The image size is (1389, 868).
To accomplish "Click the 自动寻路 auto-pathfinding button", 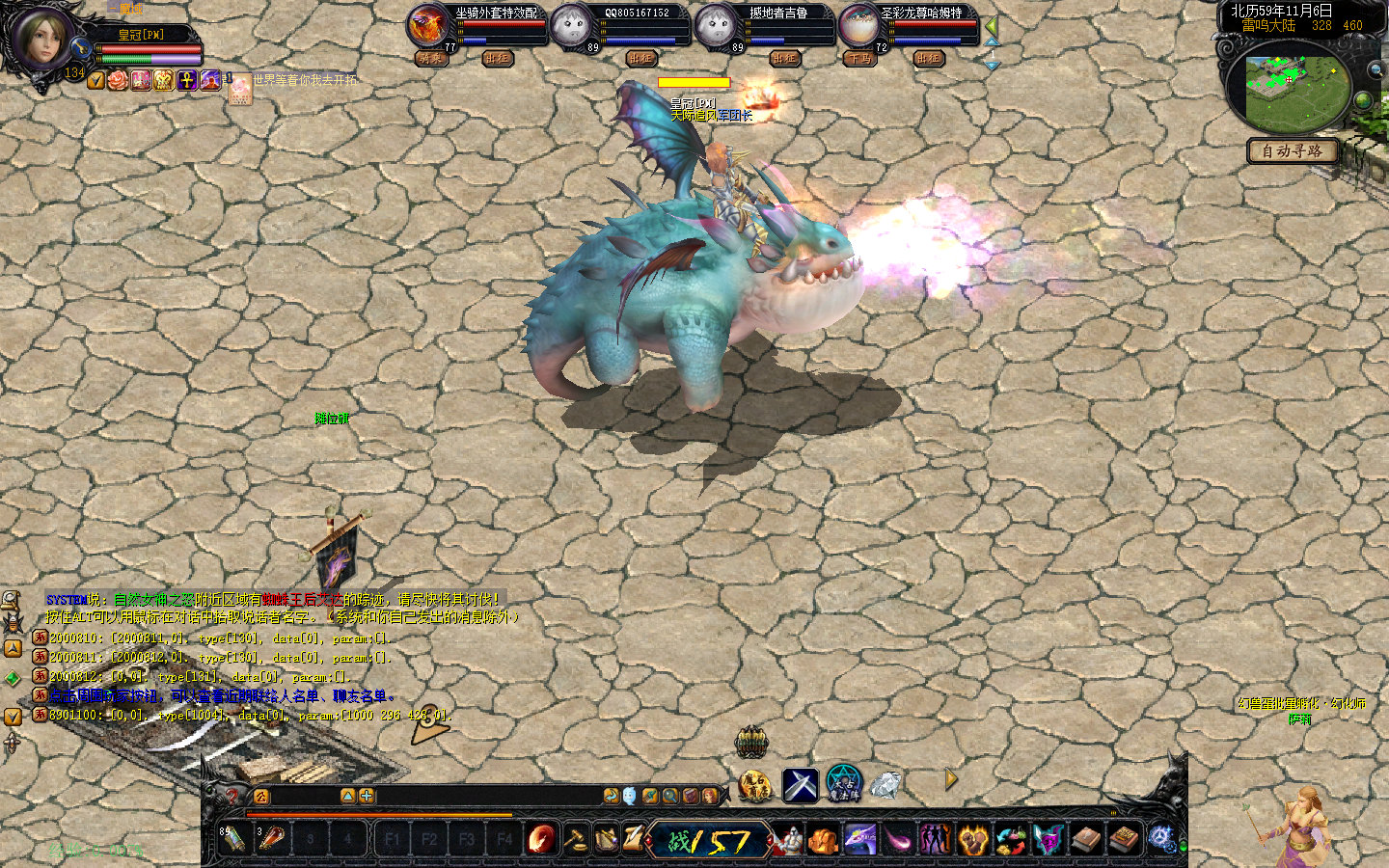I will (x=1292, y=151).
